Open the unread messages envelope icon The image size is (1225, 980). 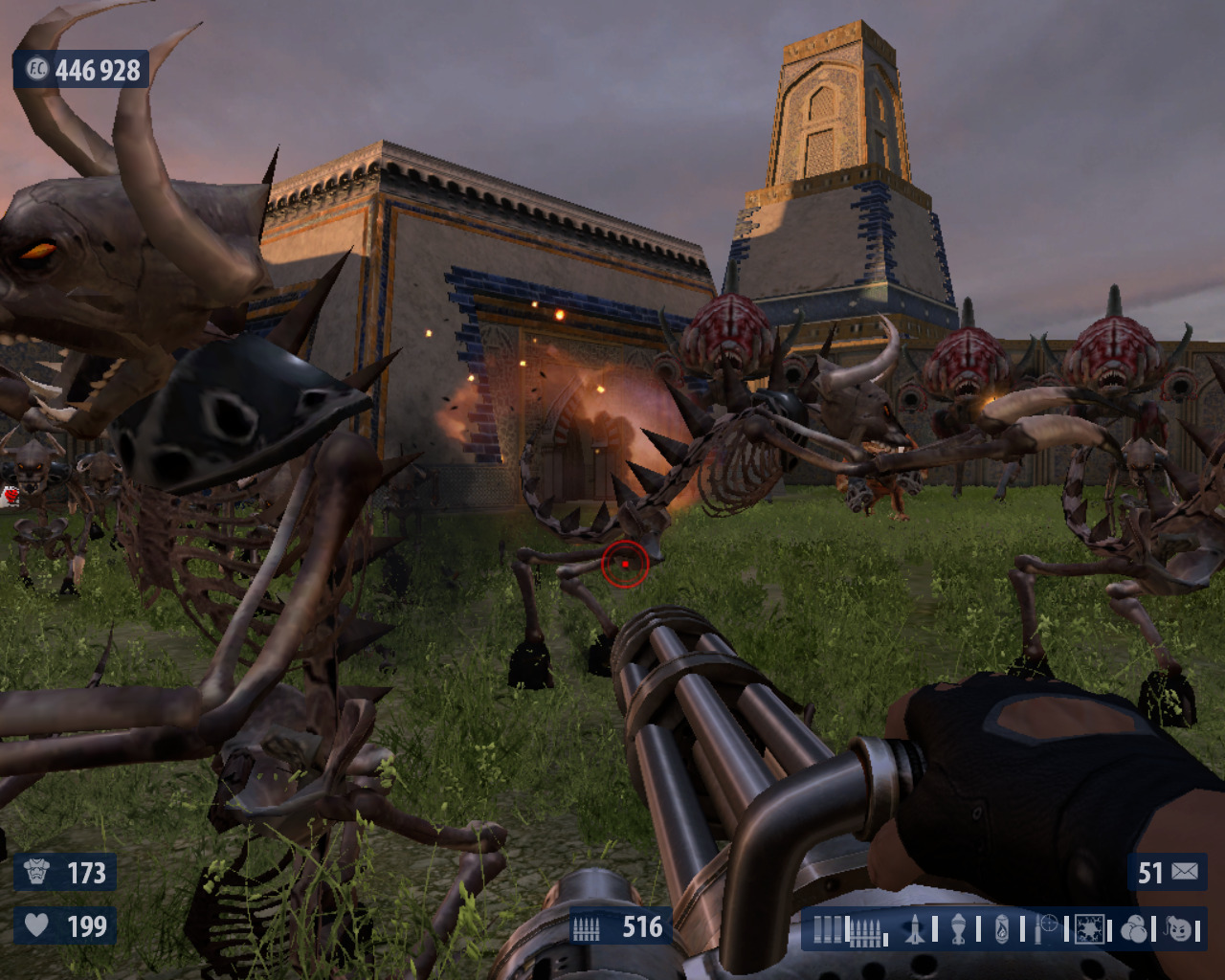1185,872
